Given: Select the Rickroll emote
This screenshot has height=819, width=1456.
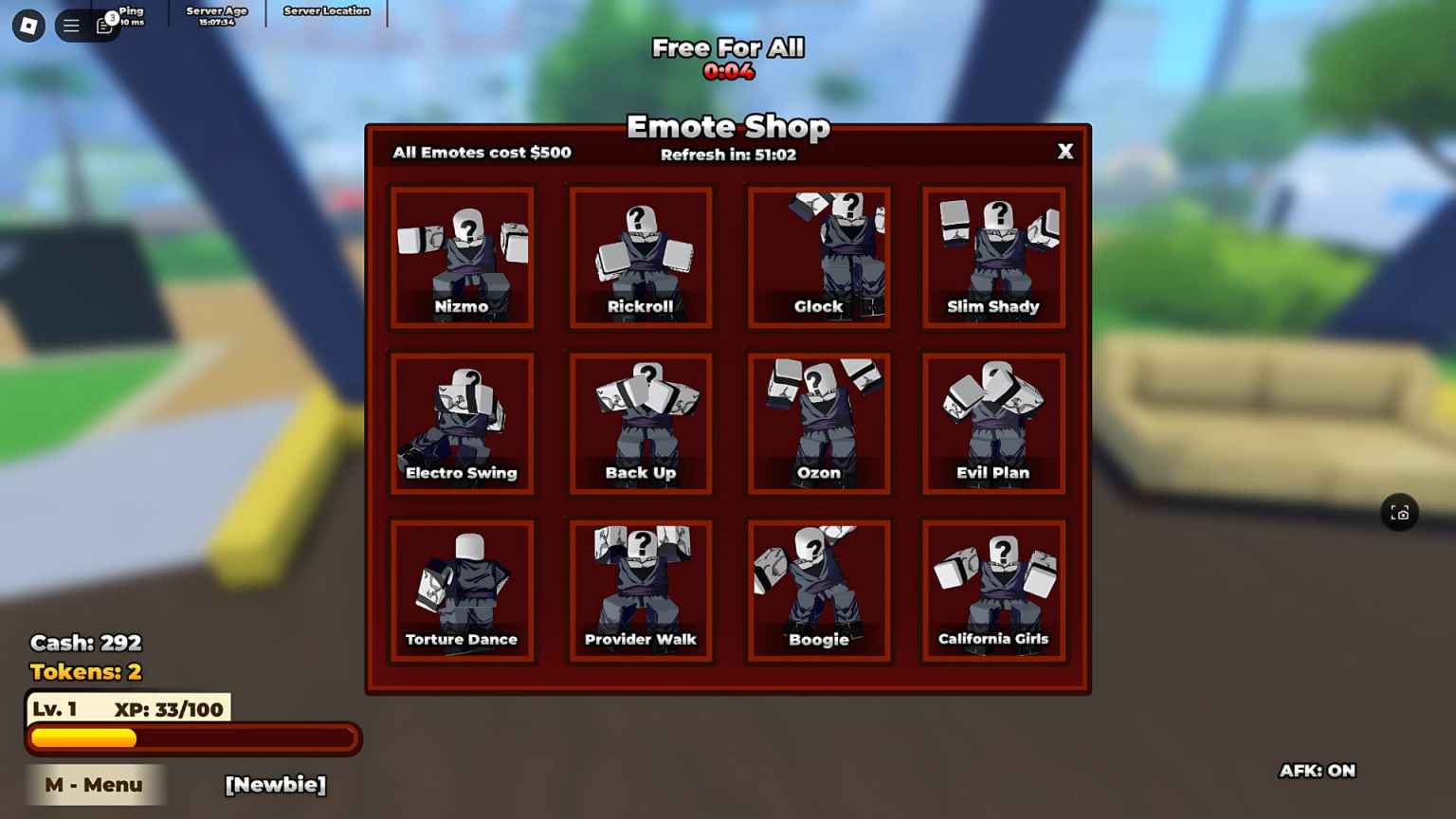Looking at the screenshot, I should 641,257.
